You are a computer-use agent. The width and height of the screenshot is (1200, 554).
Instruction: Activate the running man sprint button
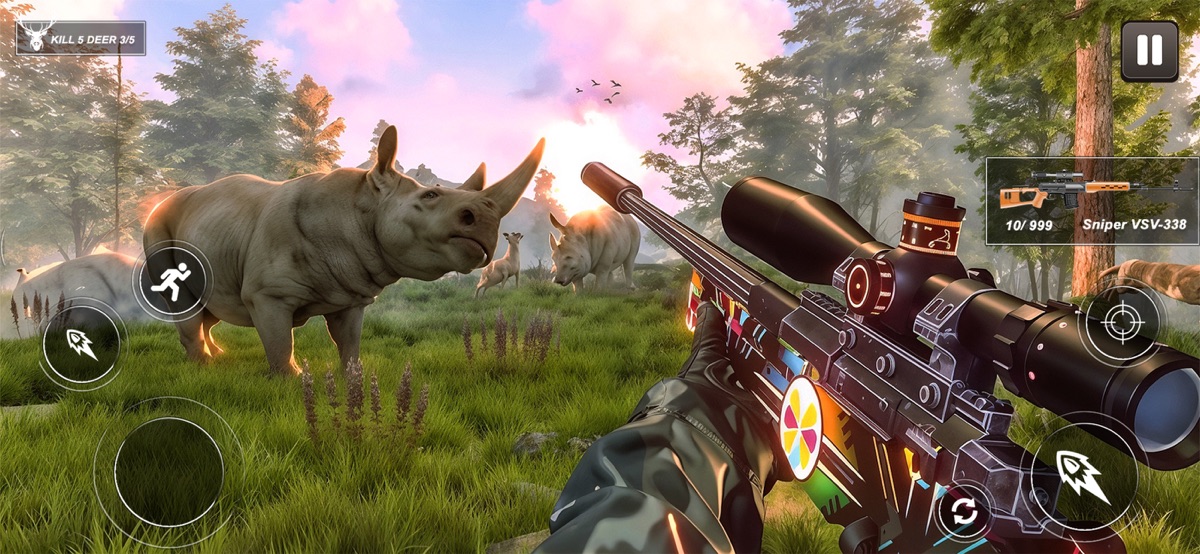[171, 281]
